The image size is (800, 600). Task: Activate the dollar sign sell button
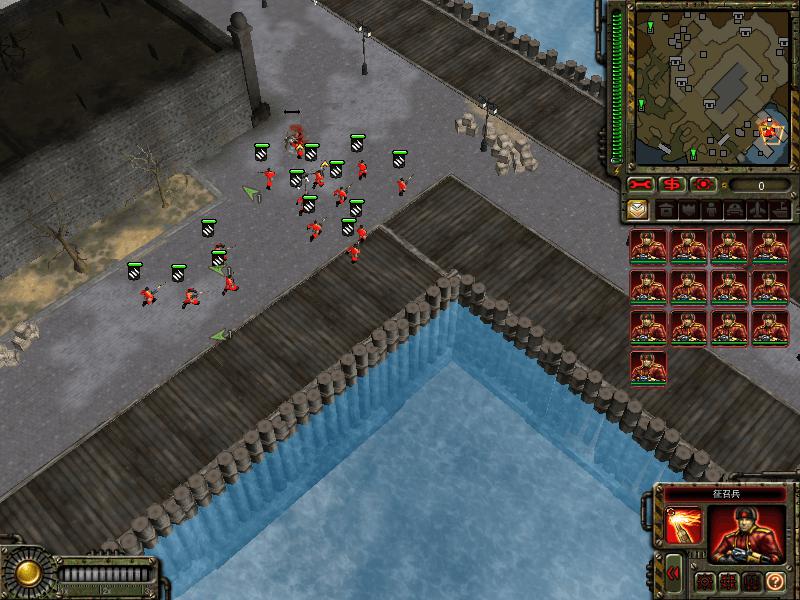(673, 185)
